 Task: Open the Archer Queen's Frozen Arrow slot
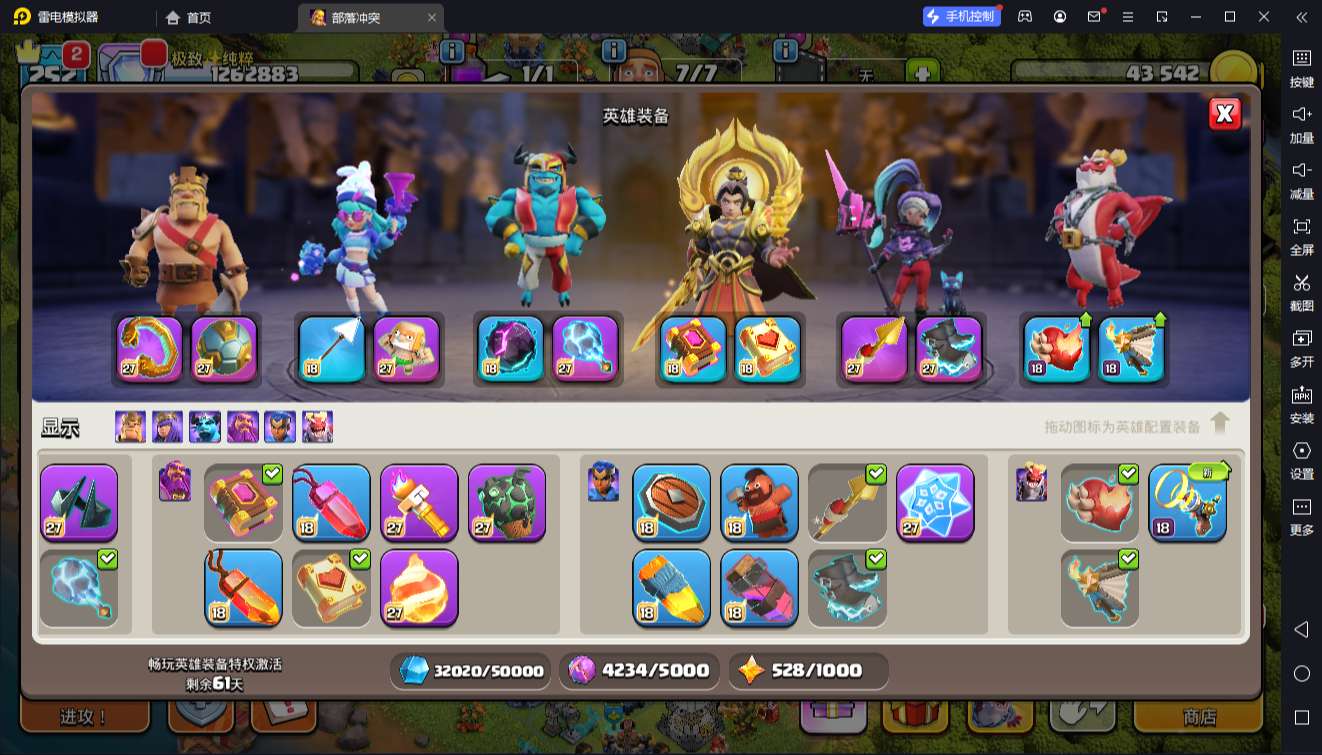point(332,349)
